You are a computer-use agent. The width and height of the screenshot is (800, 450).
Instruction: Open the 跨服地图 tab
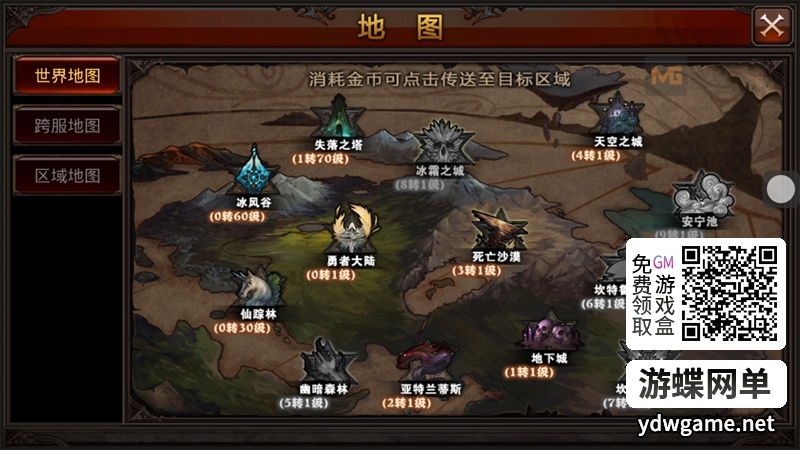[x=67, y=126]
